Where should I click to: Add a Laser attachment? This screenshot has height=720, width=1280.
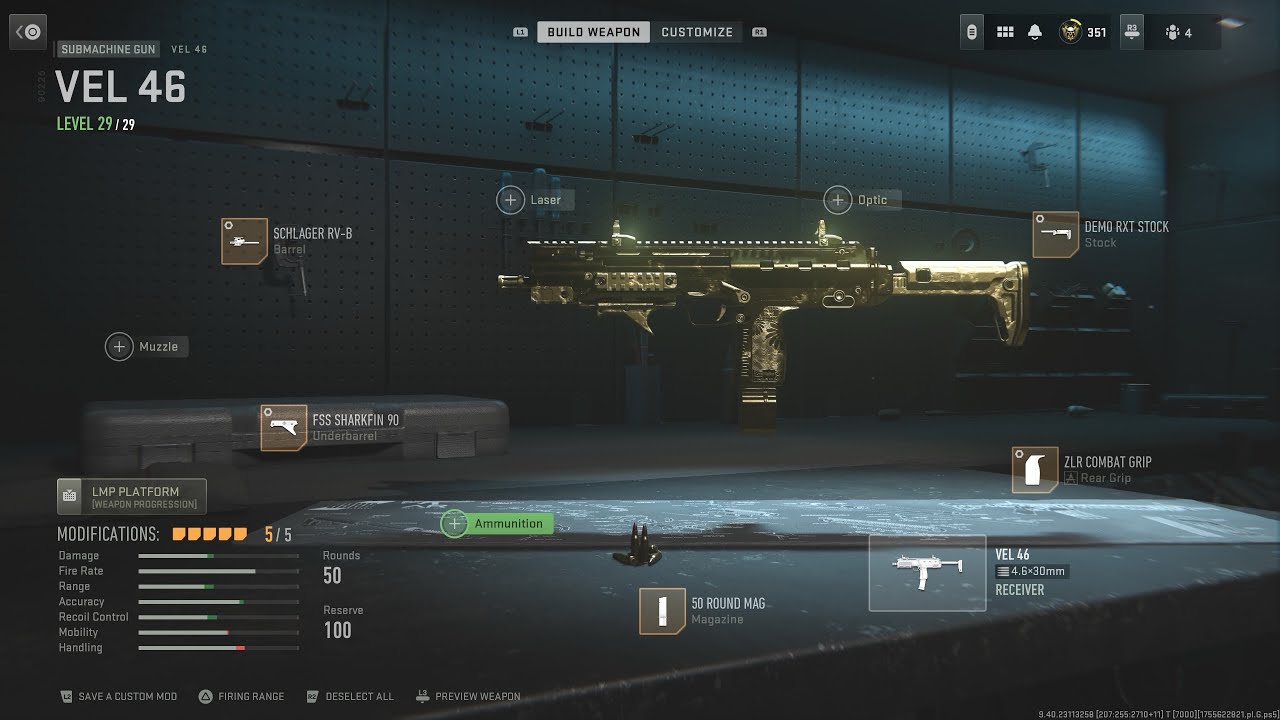[x=511, y=200]
